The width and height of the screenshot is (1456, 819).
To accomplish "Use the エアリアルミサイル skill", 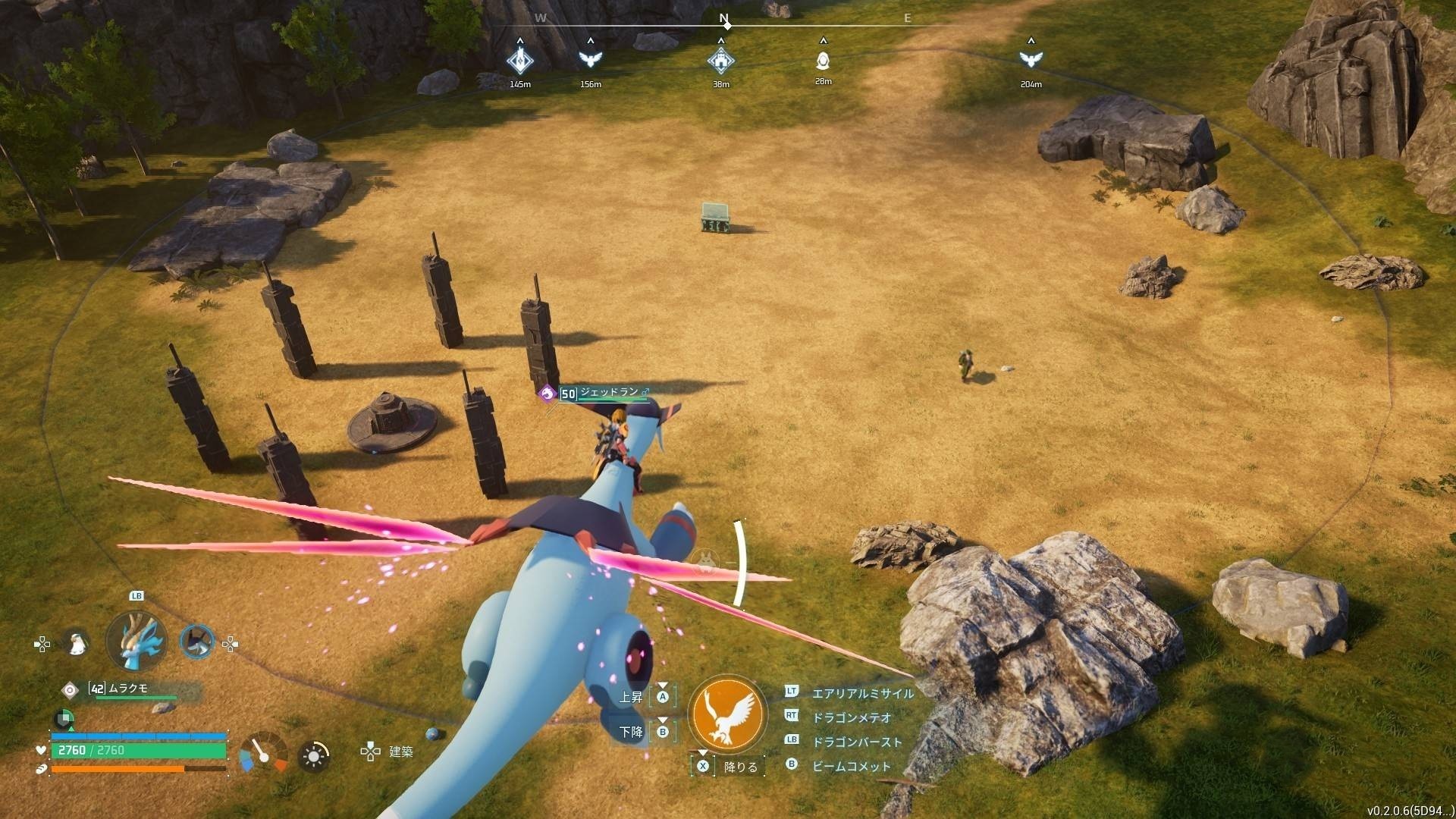I will tap(862, 693).
